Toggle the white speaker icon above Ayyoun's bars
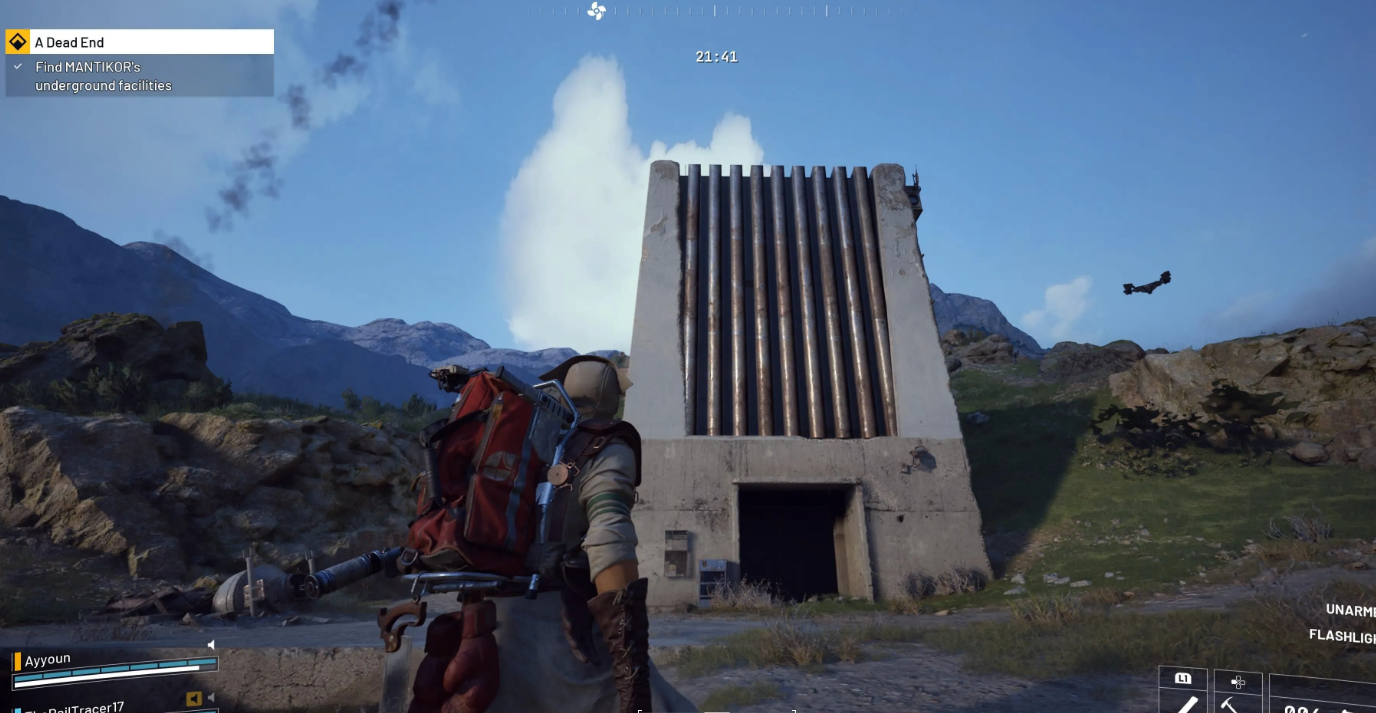The image size is (1376, 713). tap(211, 645)
